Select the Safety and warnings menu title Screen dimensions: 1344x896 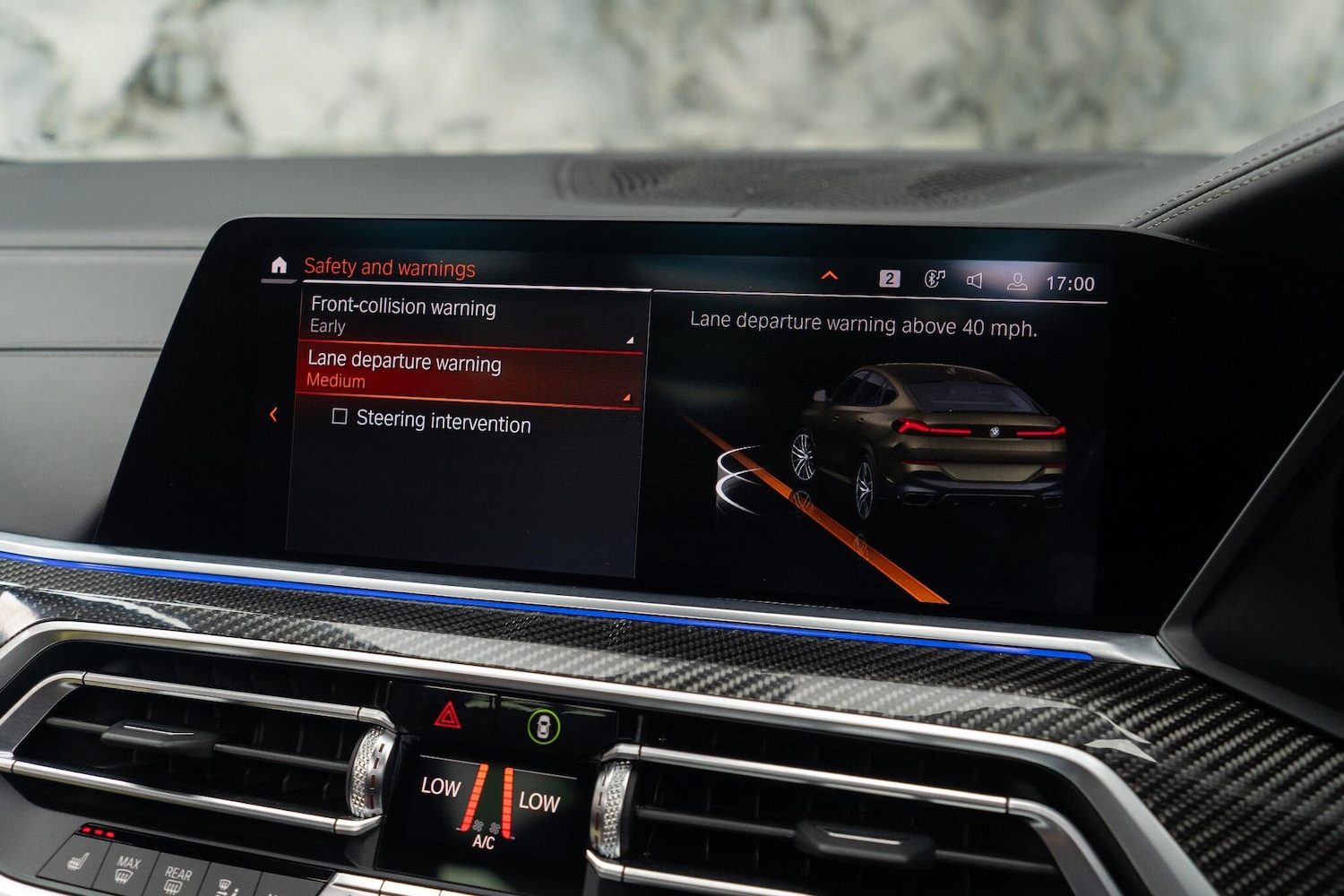tap(389, 266)
